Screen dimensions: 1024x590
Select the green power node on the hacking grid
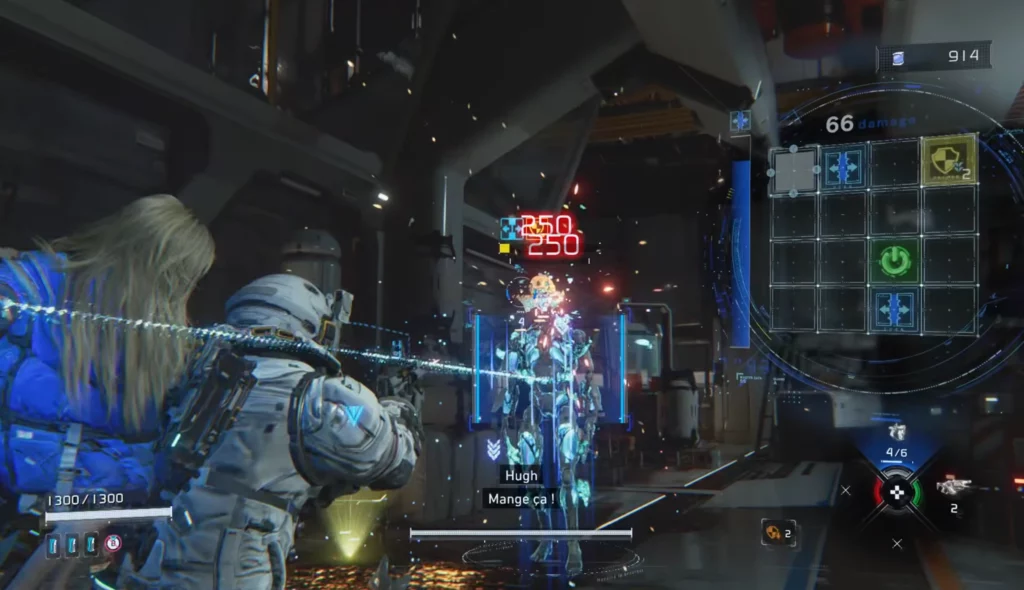(x=897, y=261)
